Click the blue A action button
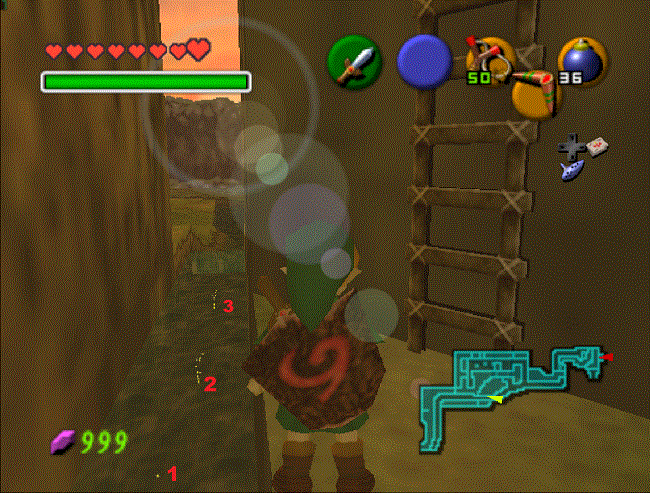The height and width of the screenshot is (493, 650). click(x=425, y=61)
